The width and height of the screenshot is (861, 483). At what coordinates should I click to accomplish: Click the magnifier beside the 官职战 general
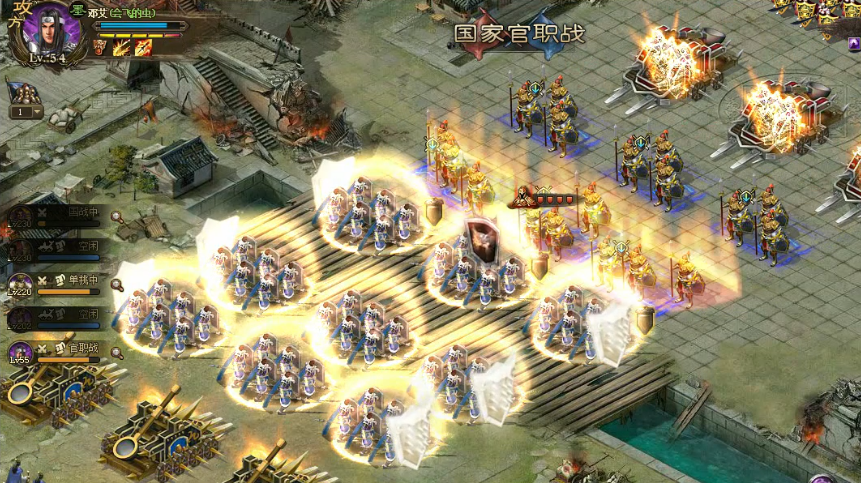tap(117, 351)
